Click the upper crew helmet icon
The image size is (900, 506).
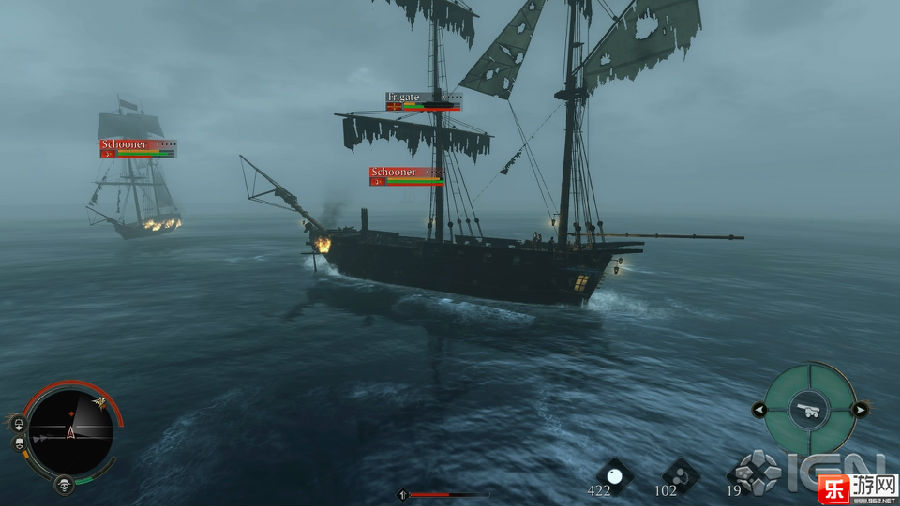coord(18,422)
